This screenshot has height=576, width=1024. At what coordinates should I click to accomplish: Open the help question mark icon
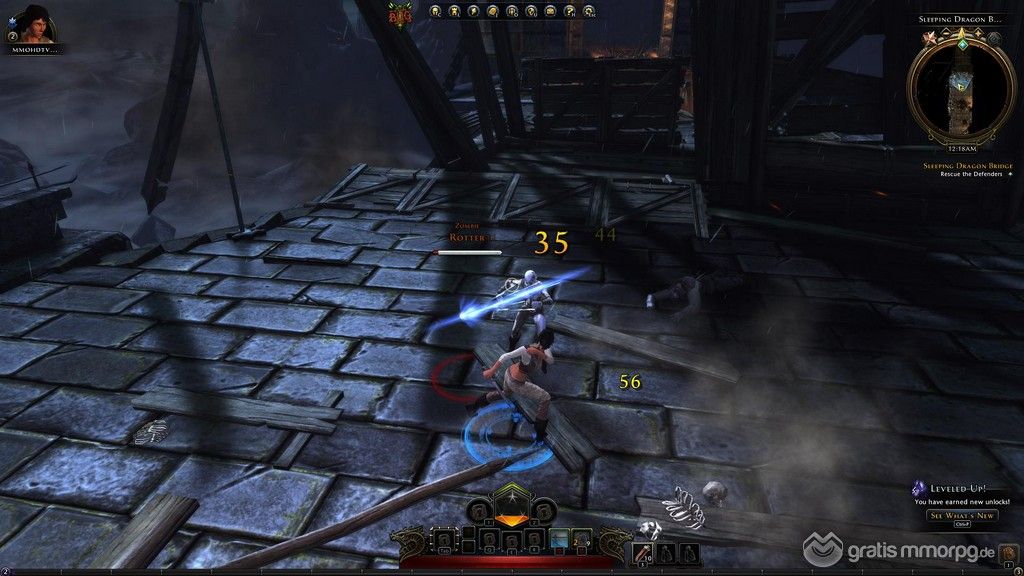click(567, 11)
